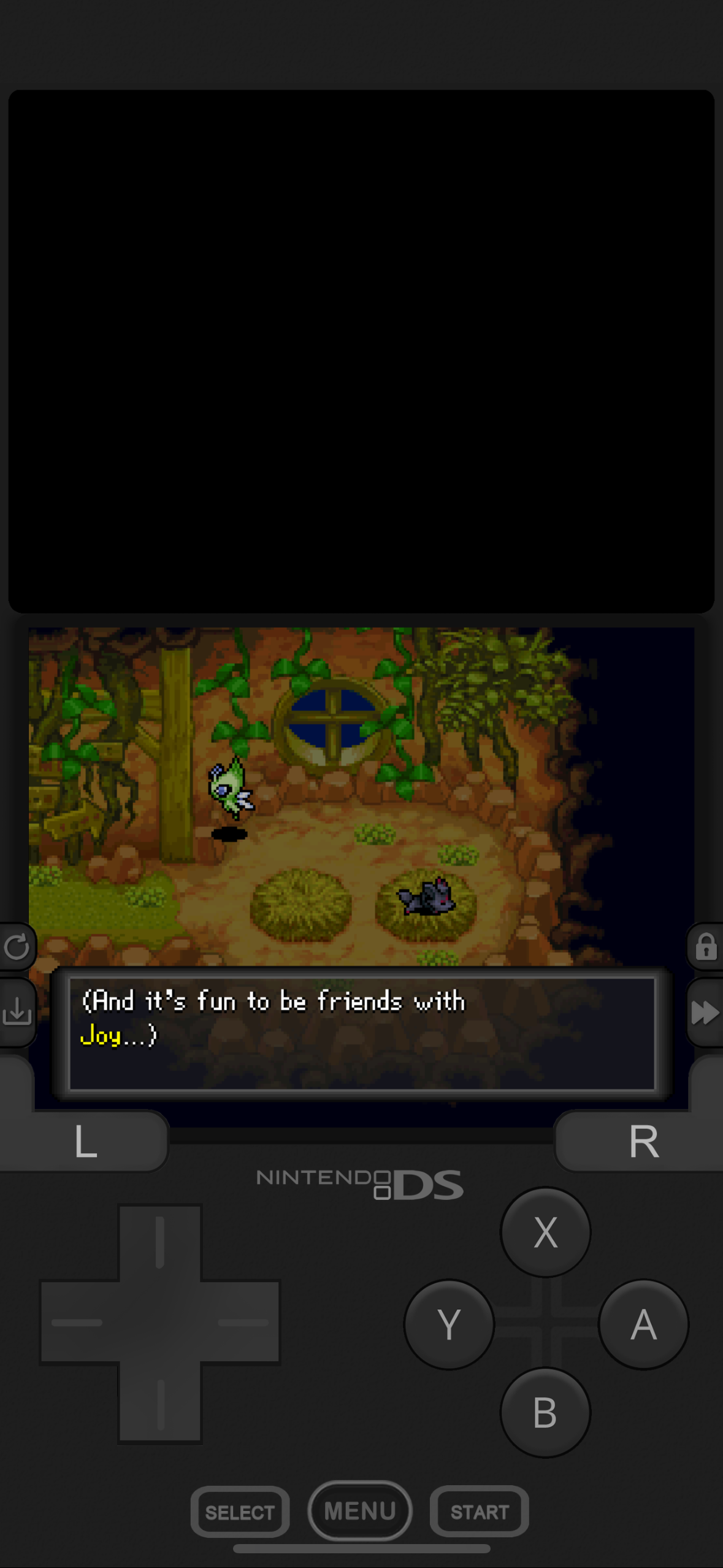The image size is (723, 1568).
Task: Hit the Y face button
Action: (x=449, y=1324)
